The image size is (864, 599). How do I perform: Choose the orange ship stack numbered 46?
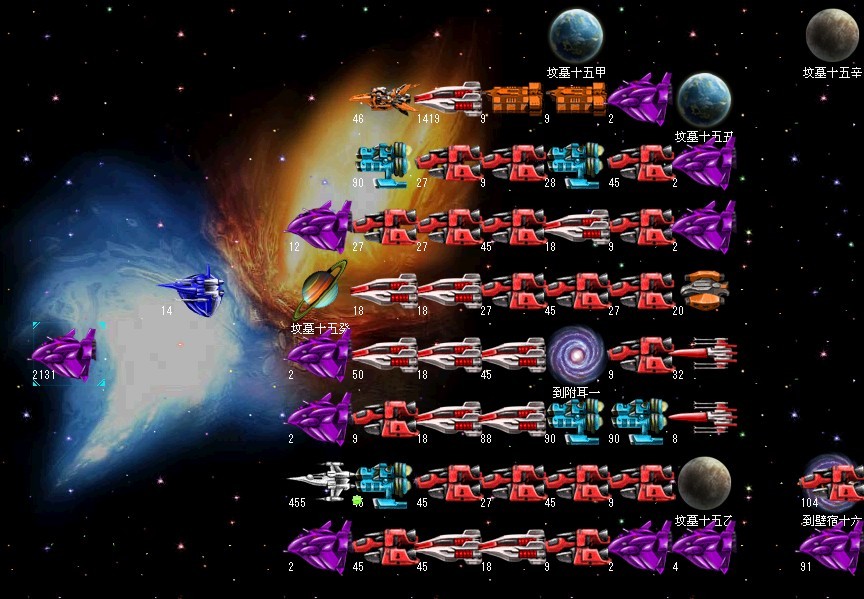click(380, 99)
